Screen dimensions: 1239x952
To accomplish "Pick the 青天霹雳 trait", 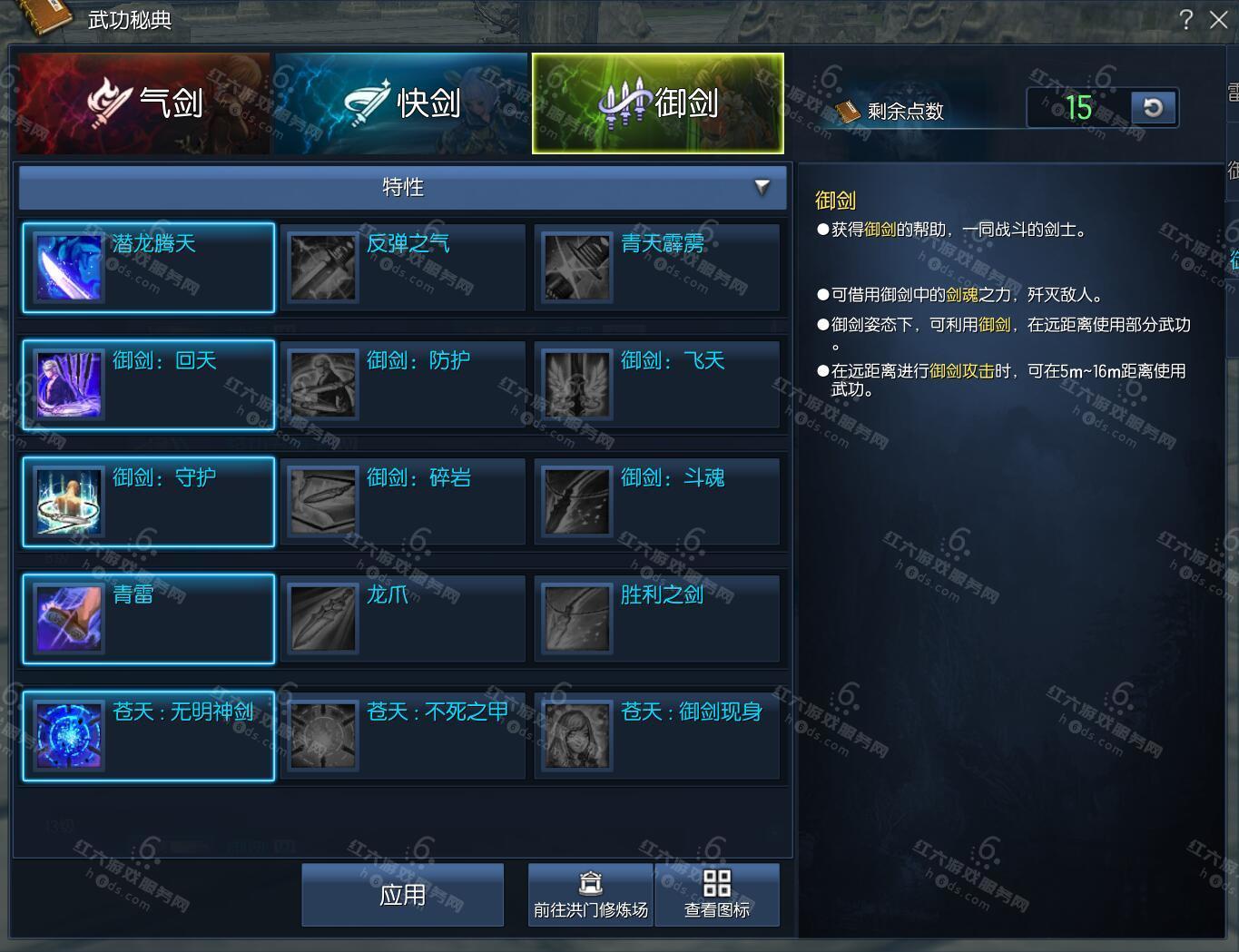I will tap(657, 268).
